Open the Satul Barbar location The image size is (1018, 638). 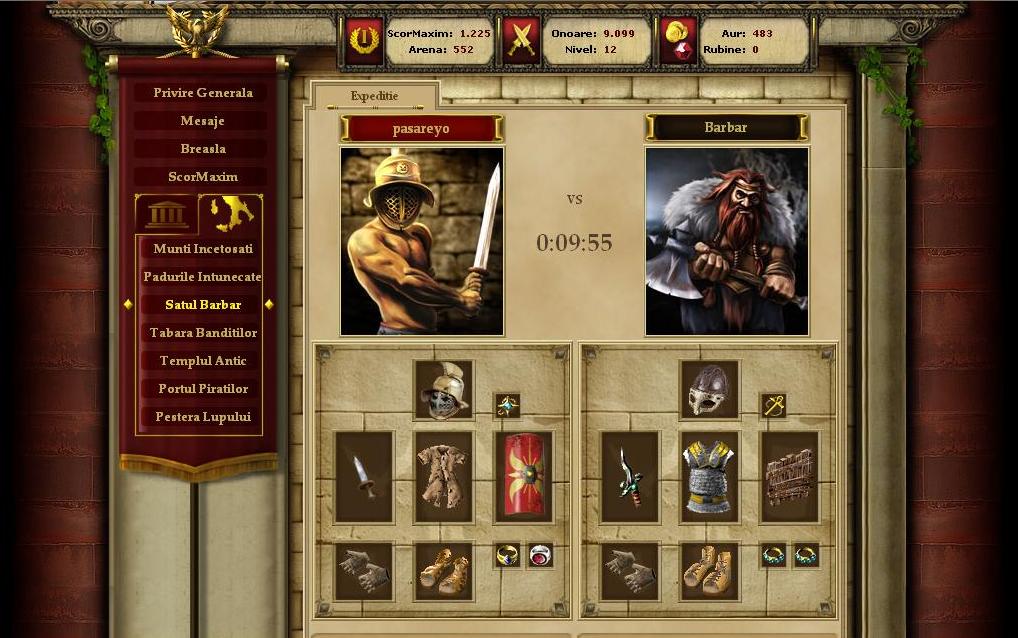[202, 305]
